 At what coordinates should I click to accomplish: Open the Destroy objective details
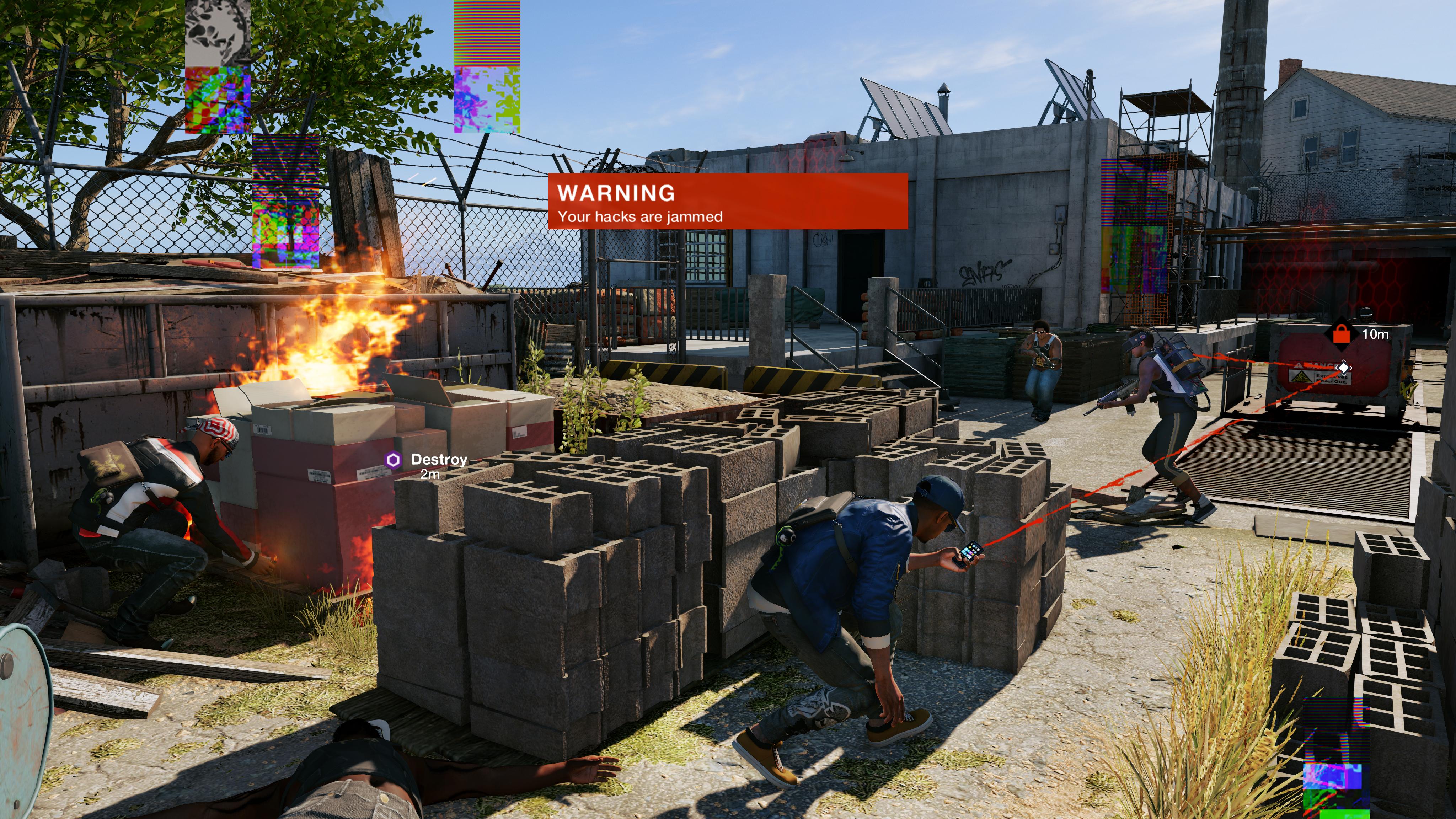point(438,460)
